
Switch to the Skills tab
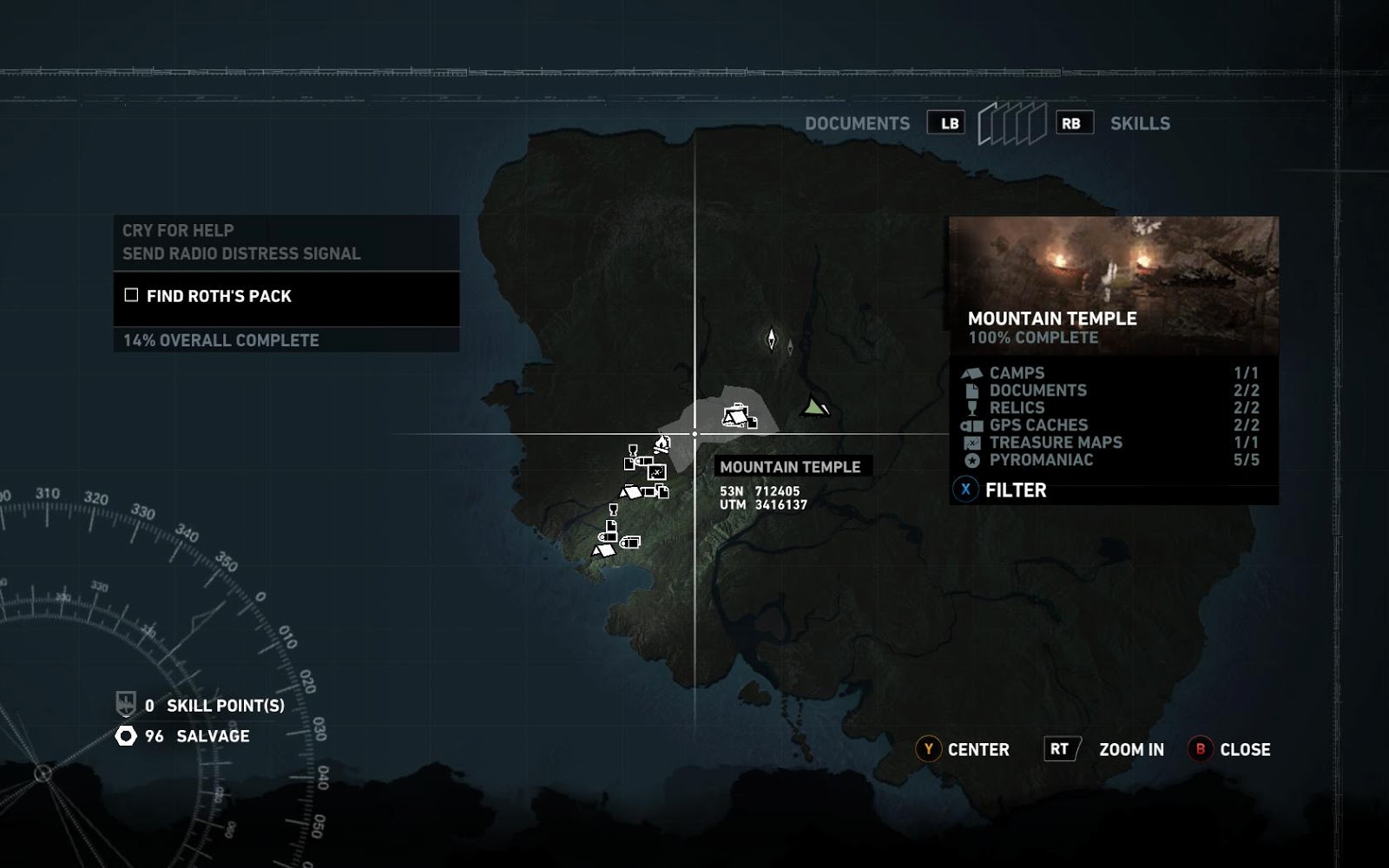[x=1140, y=123]
